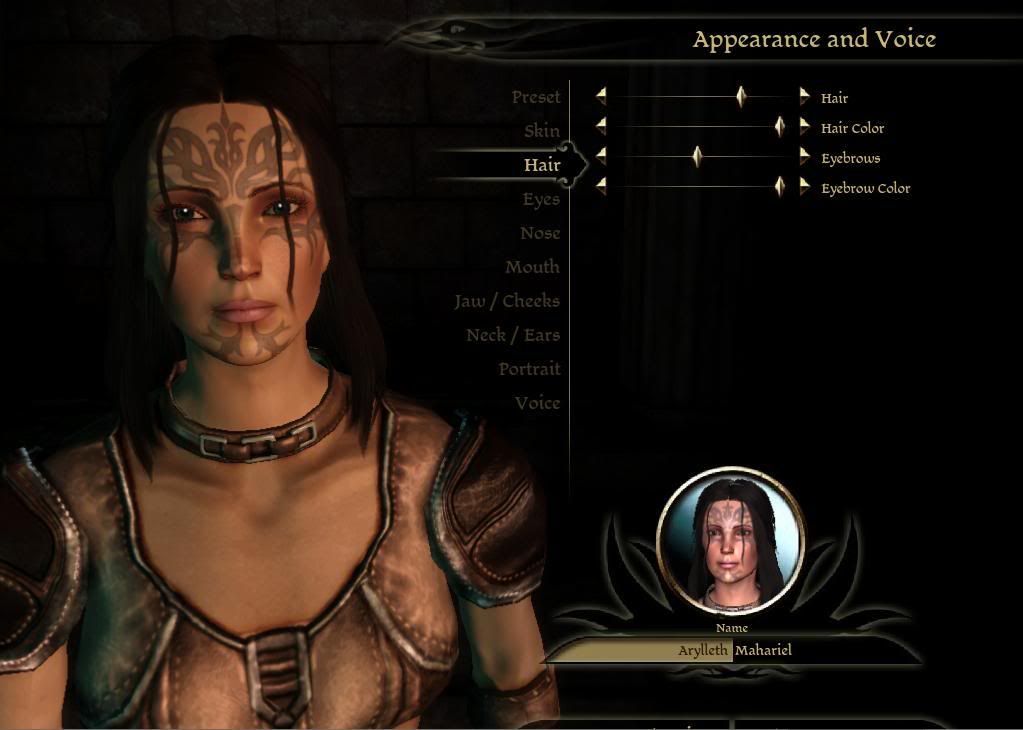Viewport: 1023px width, 730px height.
Task: Decrease Eyebrow Color using left arrow
Action: [x=601, y=187]
